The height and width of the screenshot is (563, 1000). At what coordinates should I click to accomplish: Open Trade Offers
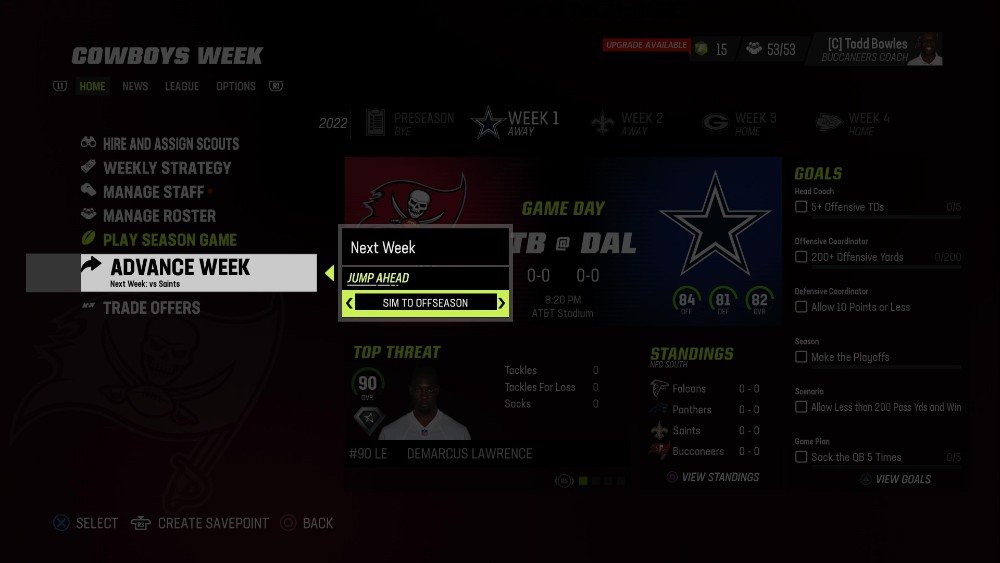(151, 308)
